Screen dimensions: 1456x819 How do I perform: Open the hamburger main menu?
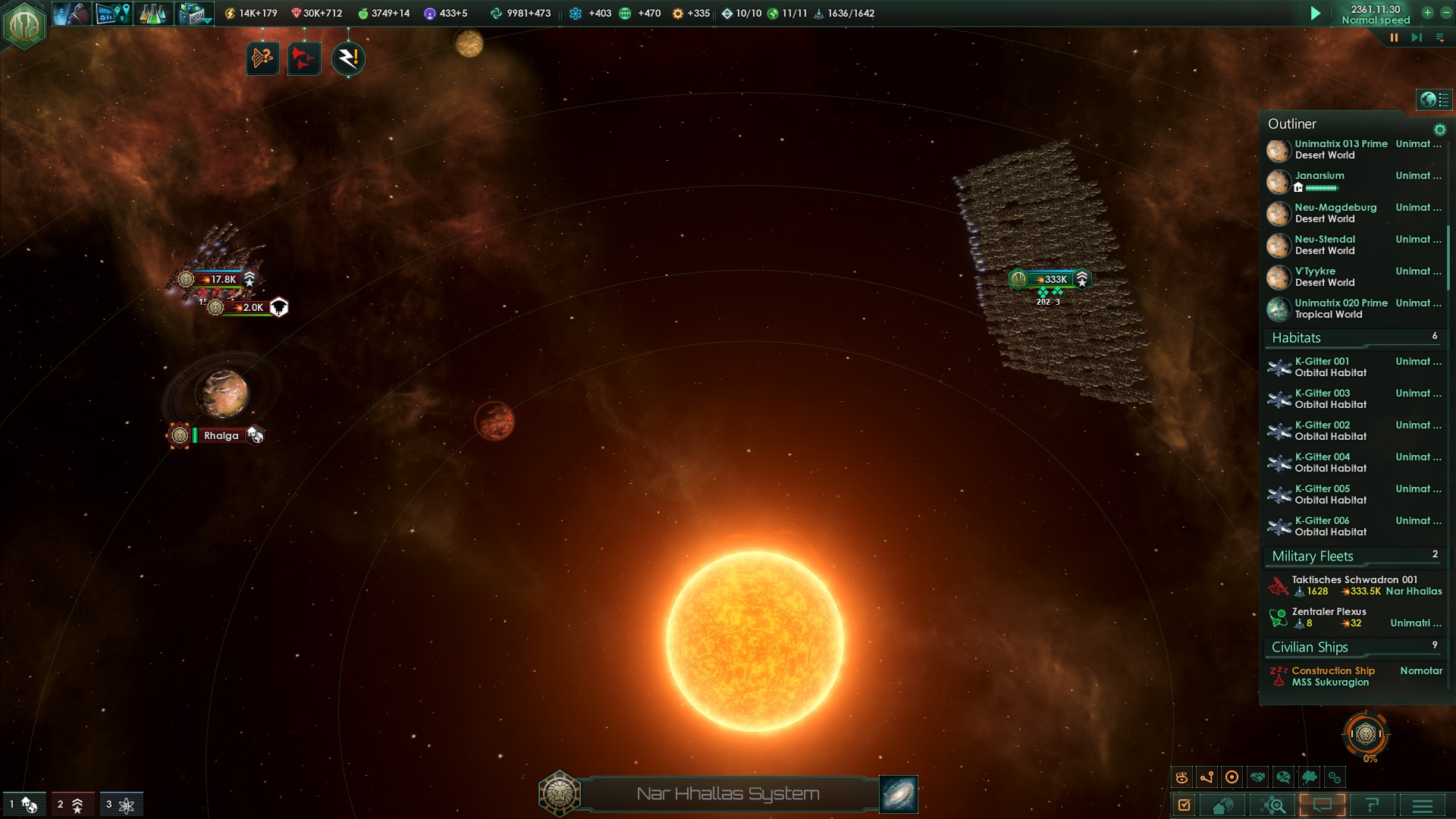[1423, 805]
